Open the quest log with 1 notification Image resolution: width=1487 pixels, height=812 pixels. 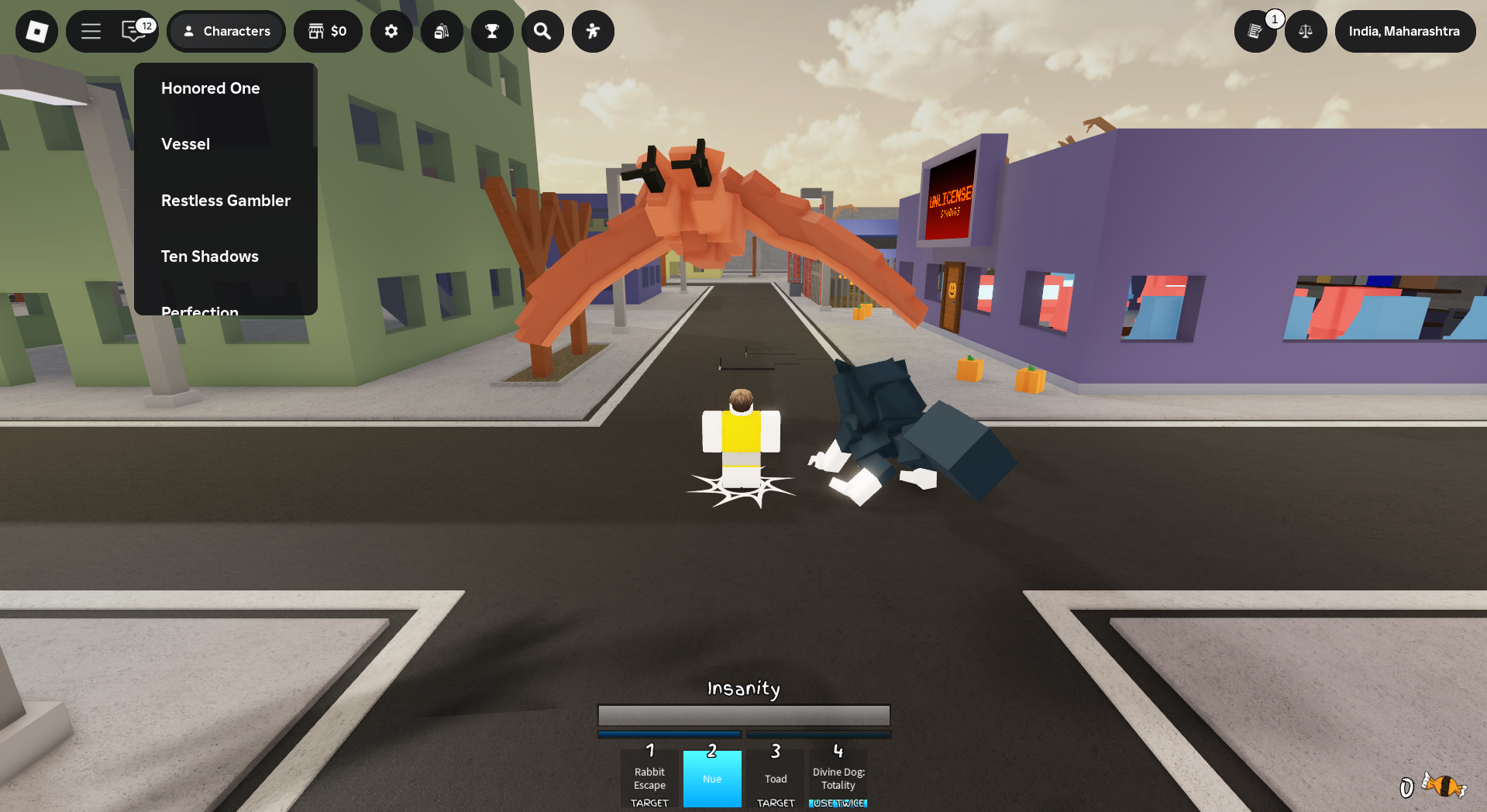[x=1256, y=31]
